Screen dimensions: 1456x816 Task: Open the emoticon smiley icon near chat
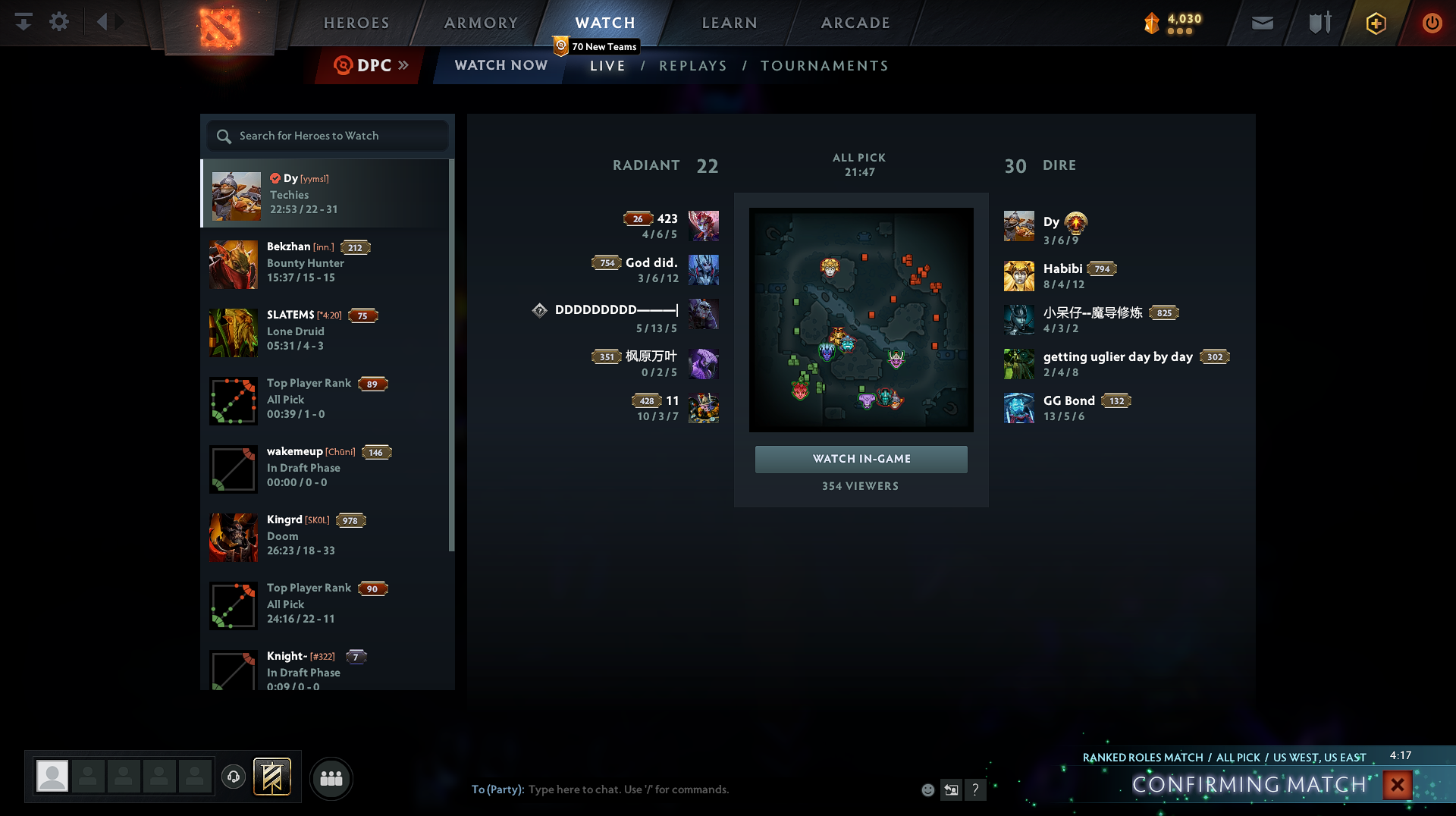928,789
